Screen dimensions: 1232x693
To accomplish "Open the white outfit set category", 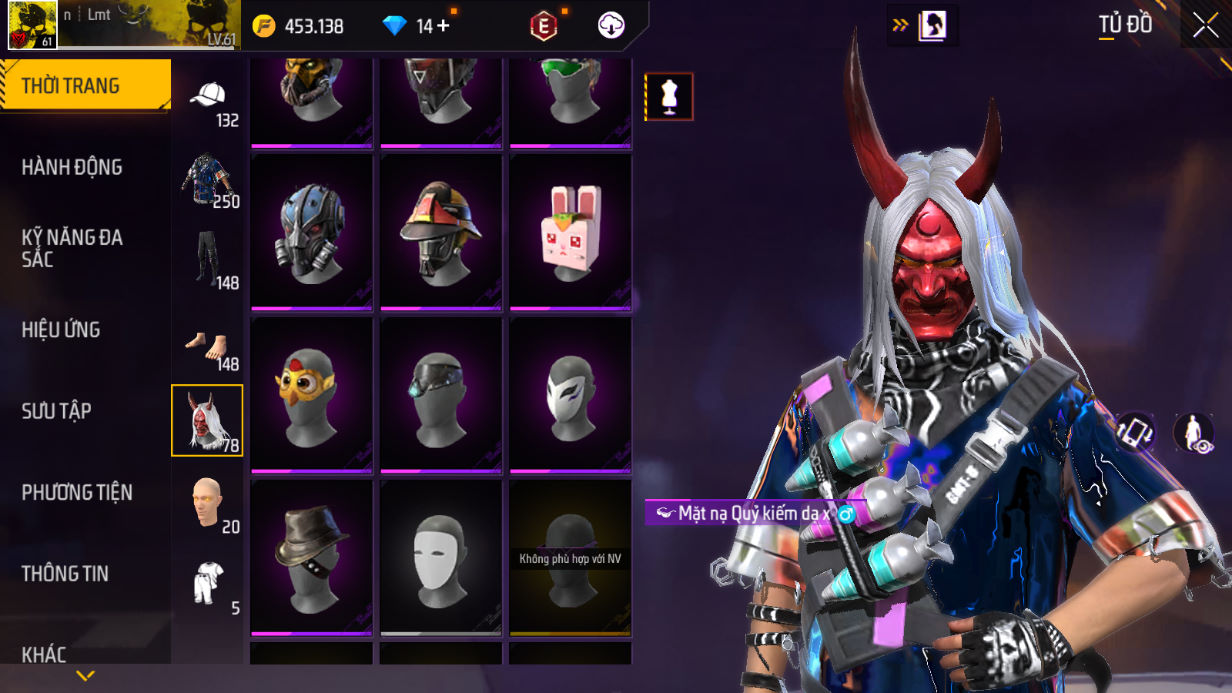I will click(208, 583).
